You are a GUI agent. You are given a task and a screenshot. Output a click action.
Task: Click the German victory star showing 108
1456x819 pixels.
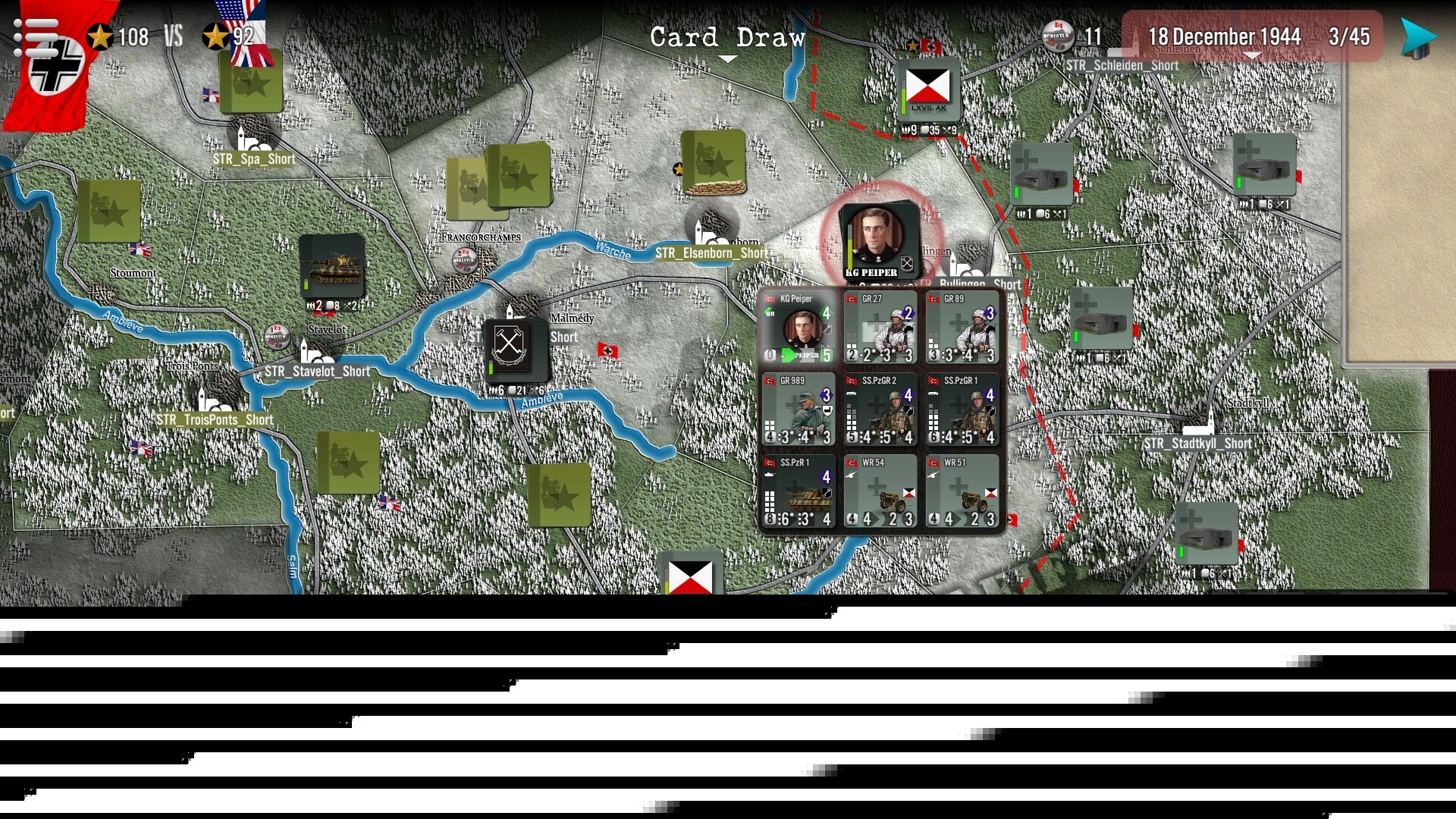click(x=99, y=34)
